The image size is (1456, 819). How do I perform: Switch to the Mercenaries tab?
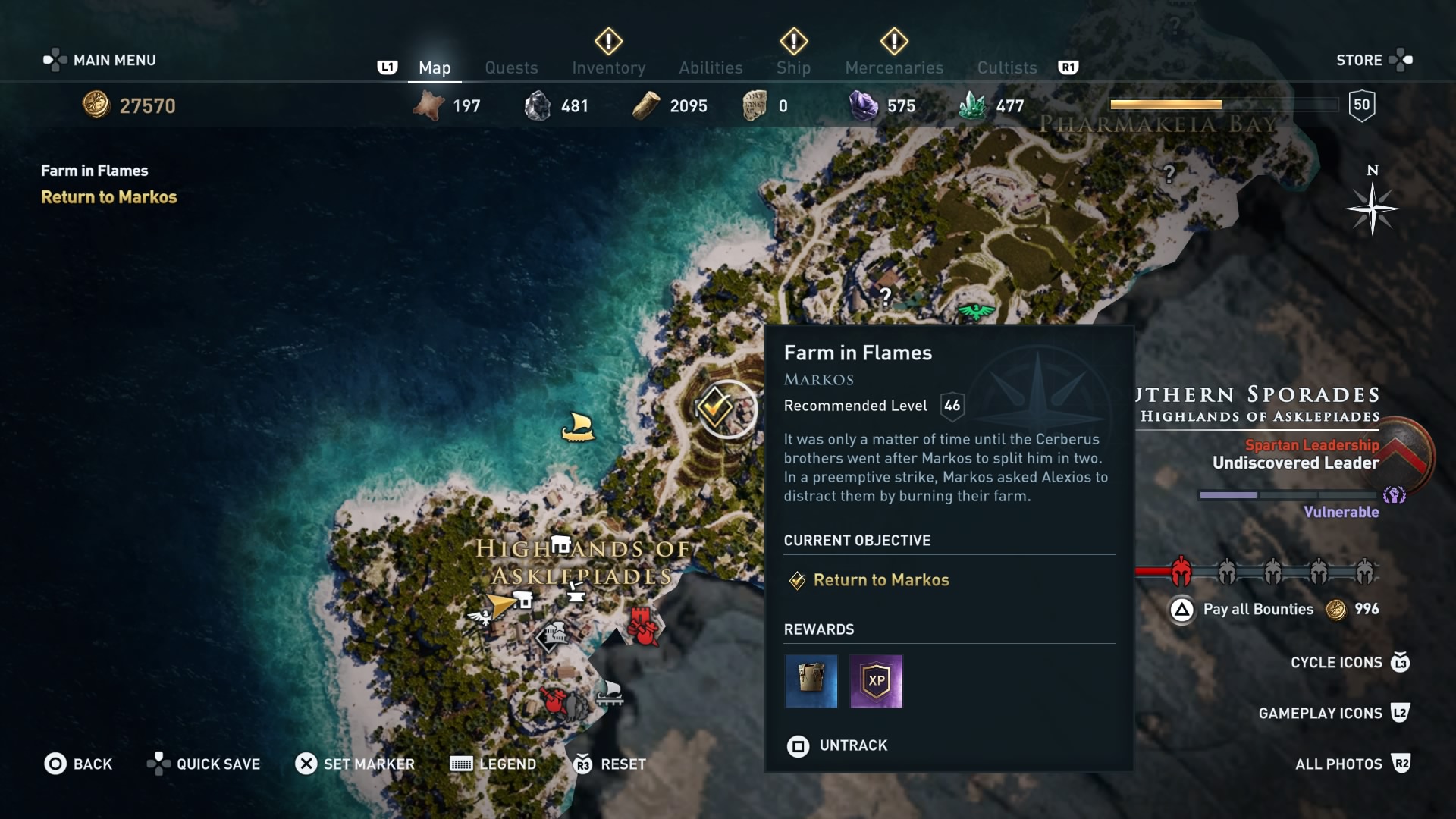click(x=893, y=67)
